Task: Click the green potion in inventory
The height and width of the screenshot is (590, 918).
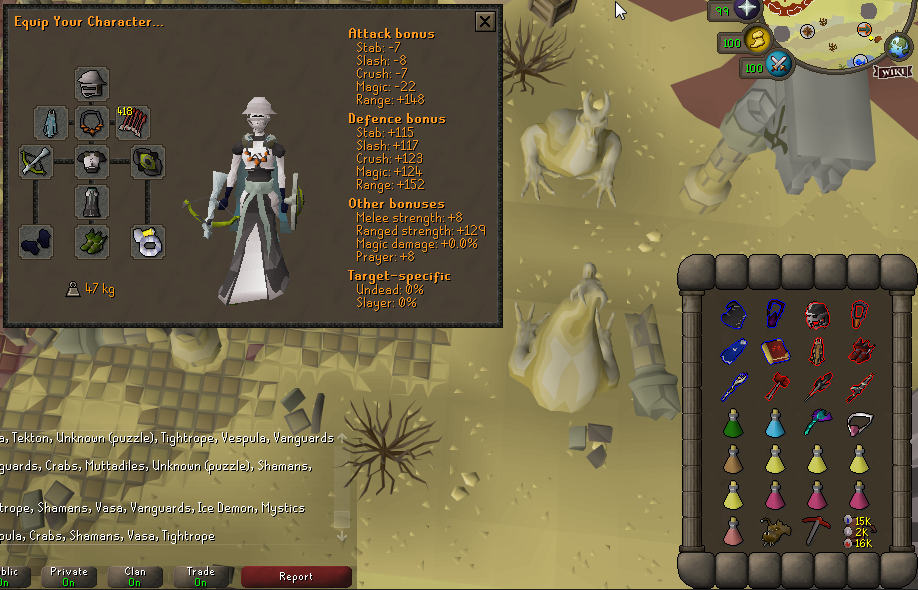Action: (x=731, y=424)
